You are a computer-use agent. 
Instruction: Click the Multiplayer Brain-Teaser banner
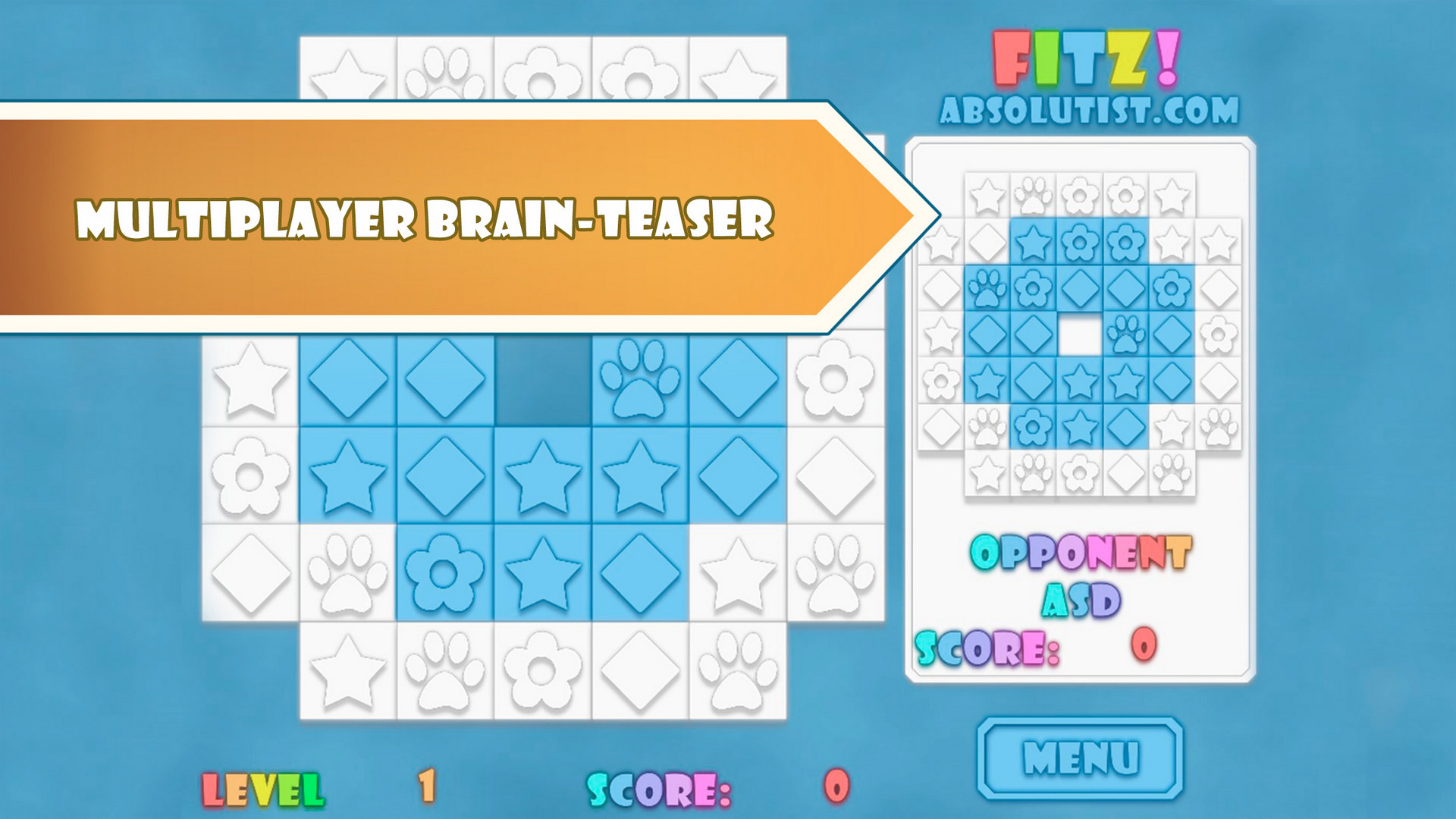click(425, 220)
